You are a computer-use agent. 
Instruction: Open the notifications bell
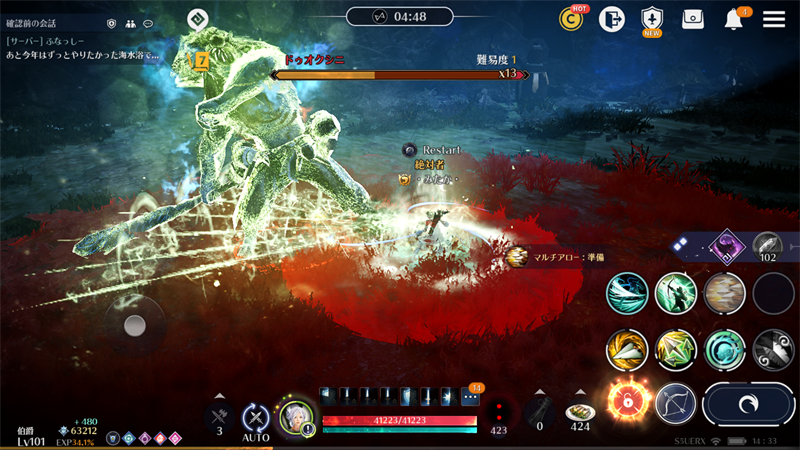[x=734, y=19]
